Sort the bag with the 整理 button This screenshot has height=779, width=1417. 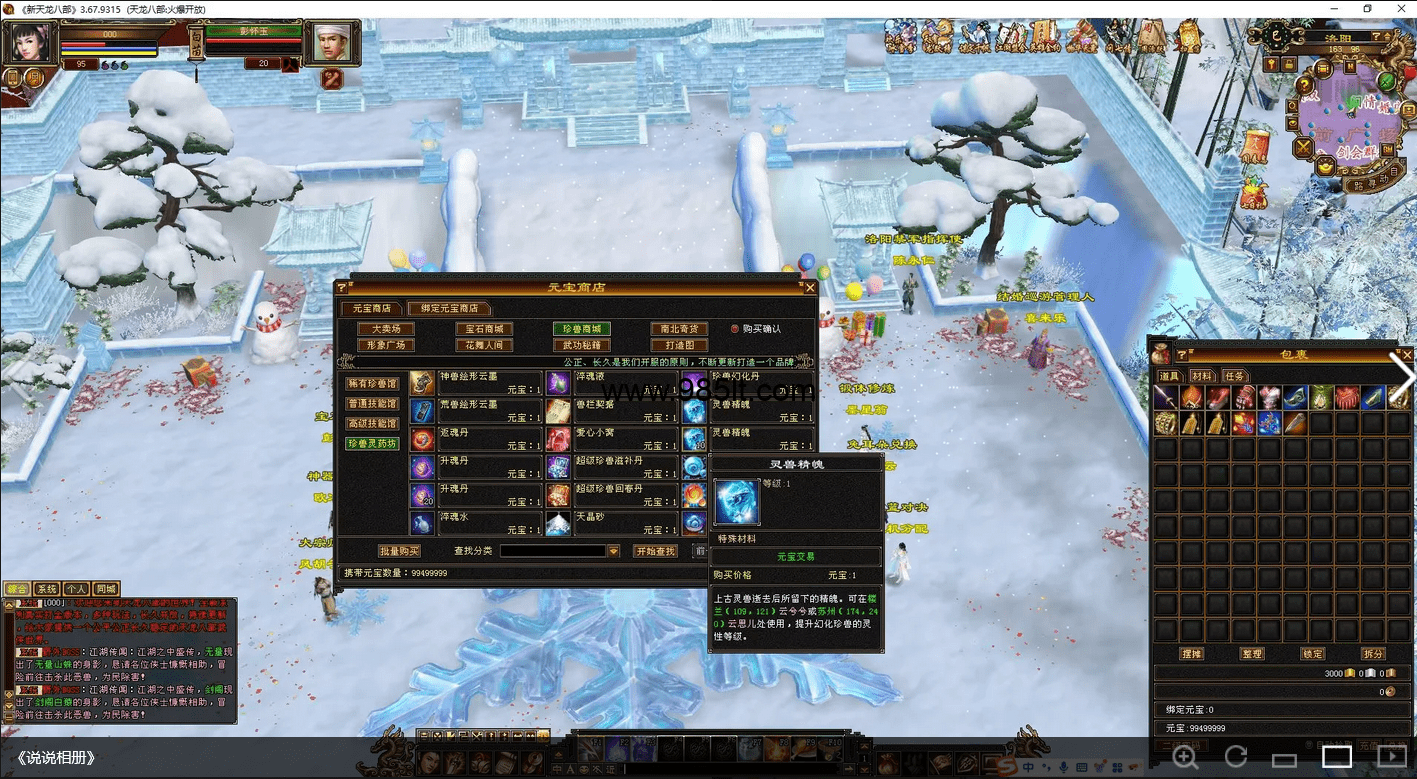1251,654
